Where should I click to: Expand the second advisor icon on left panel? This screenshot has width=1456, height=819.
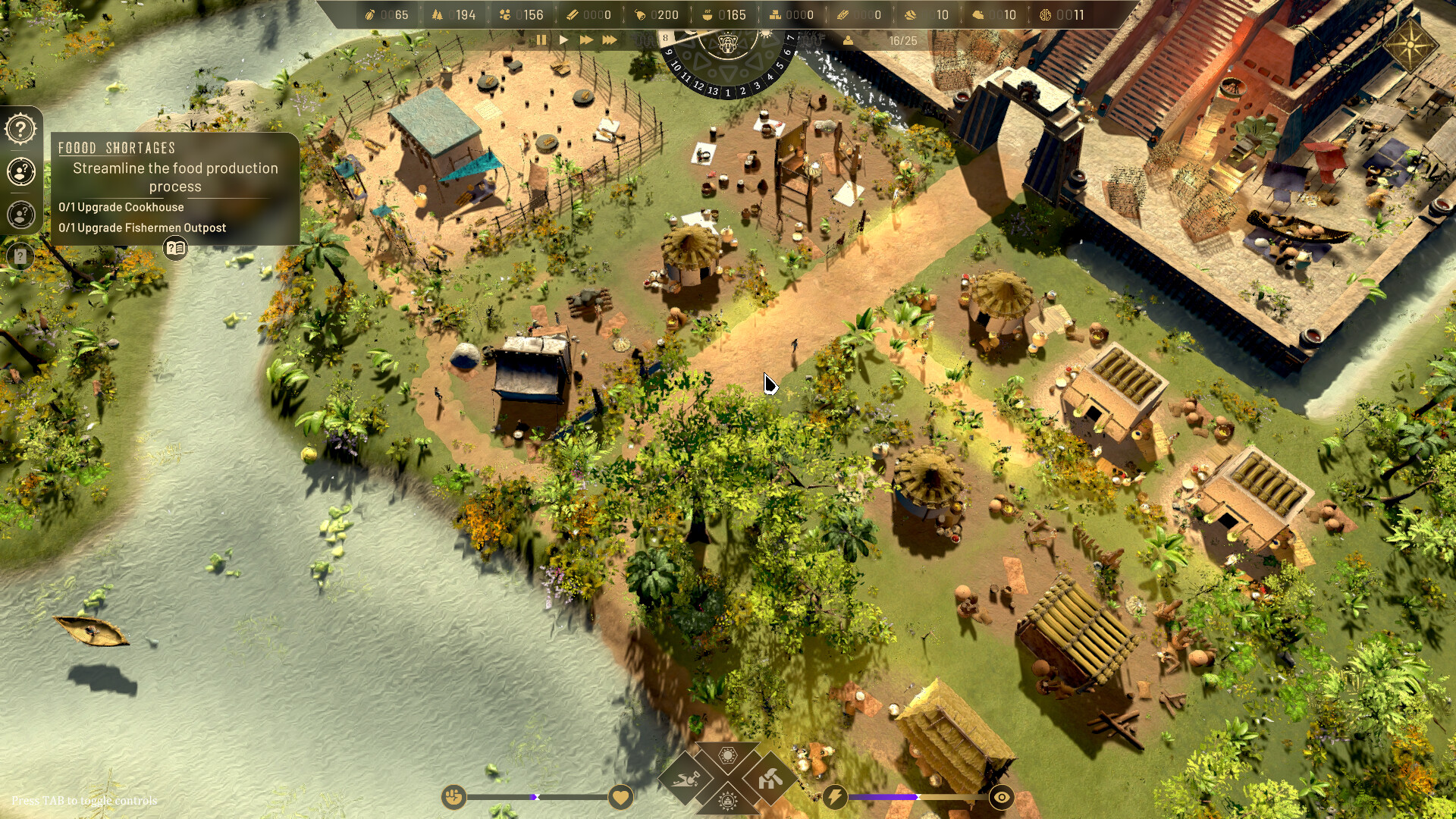coord(20,215)
